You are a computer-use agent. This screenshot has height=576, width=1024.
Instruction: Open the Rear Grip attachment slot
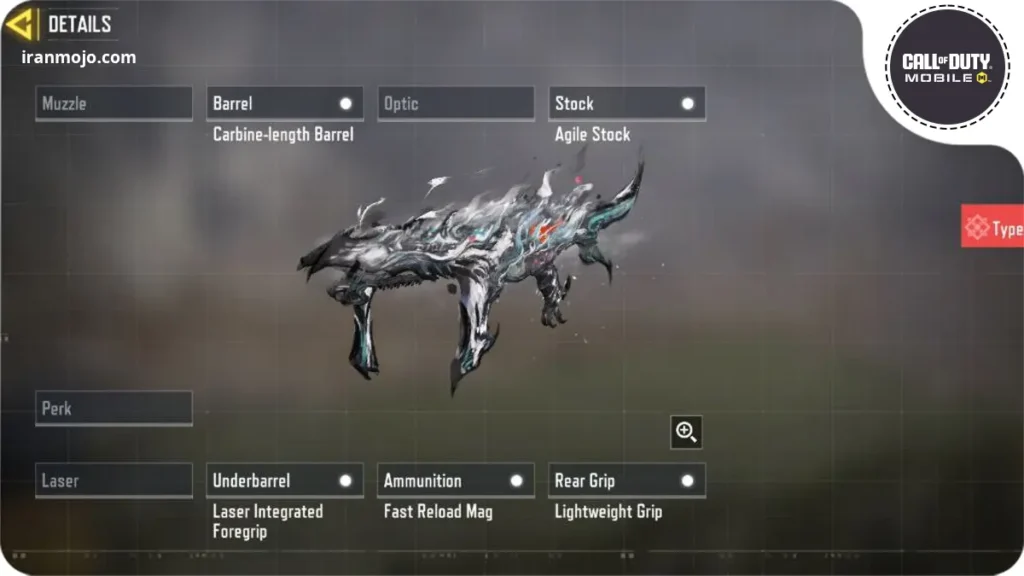(627, 481)
